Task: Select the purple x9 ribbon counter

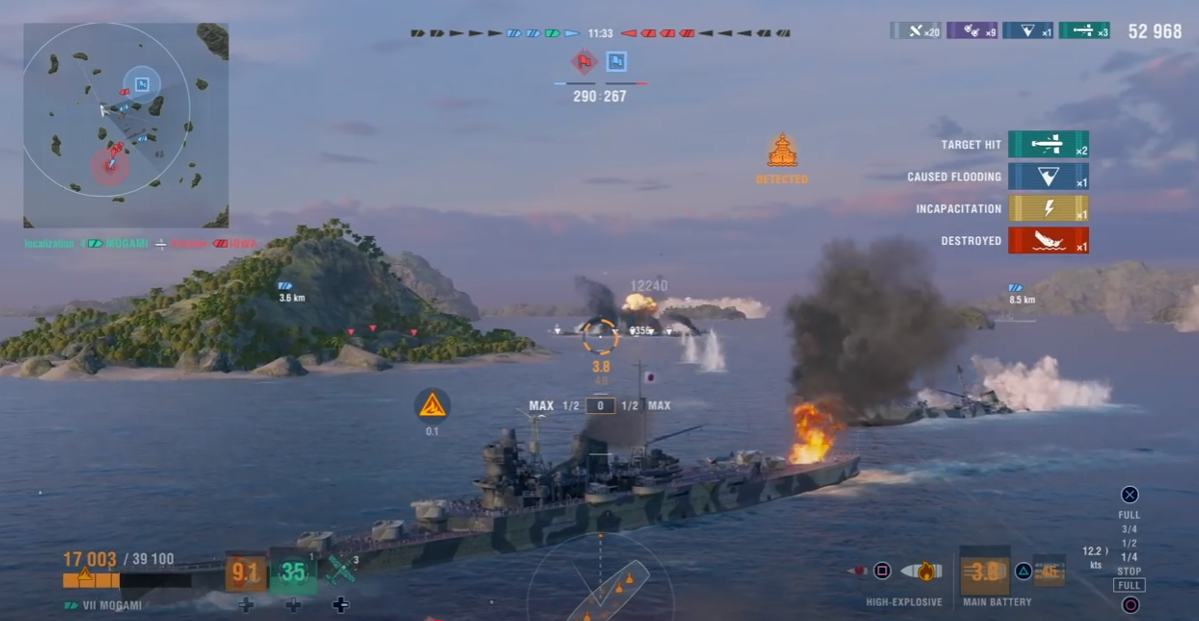Action: [972, 31]
